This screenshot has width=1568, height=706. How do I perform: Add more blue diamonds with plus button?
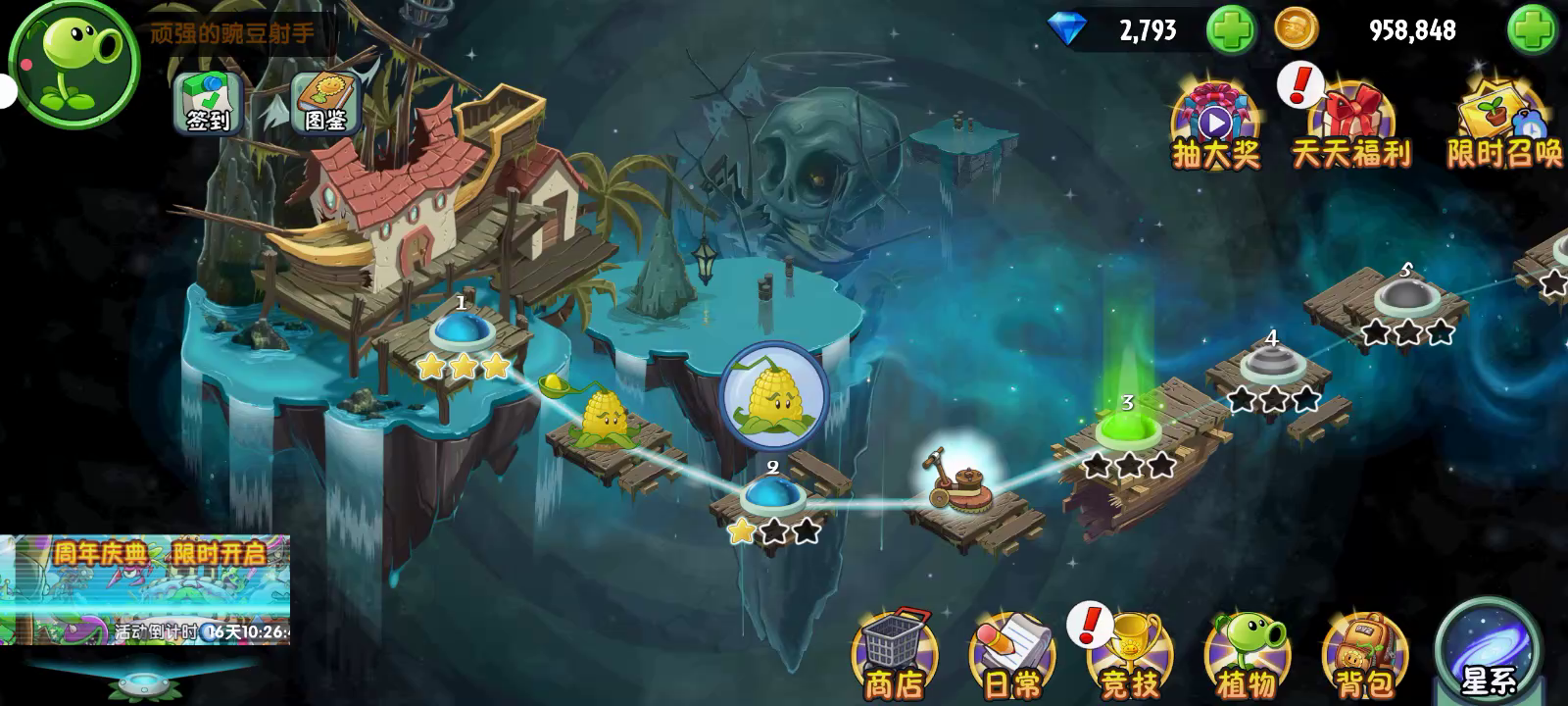pos(1230,30)
